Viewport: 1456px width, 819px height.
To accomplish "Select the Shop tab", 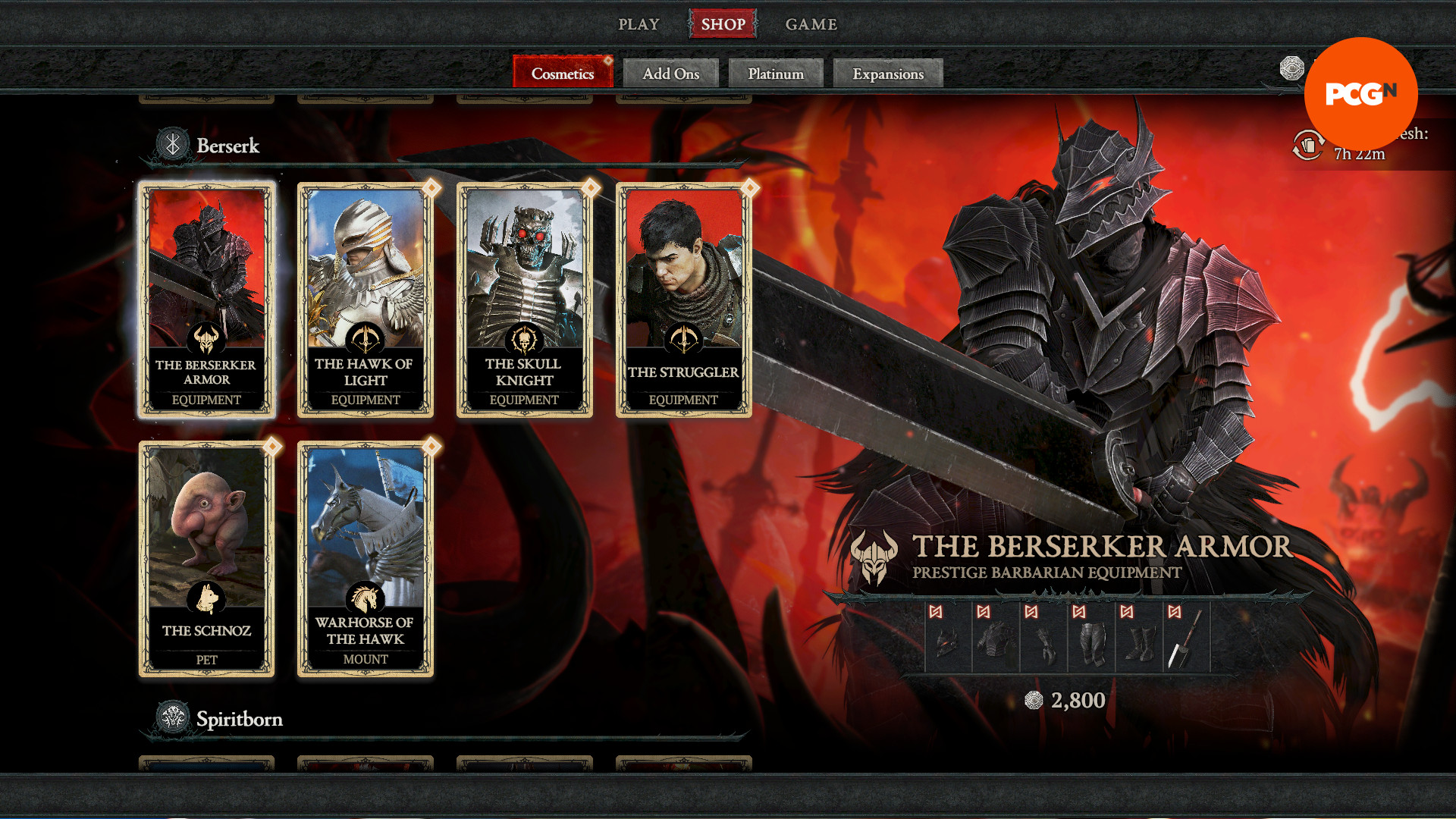I will coord(723,24).
